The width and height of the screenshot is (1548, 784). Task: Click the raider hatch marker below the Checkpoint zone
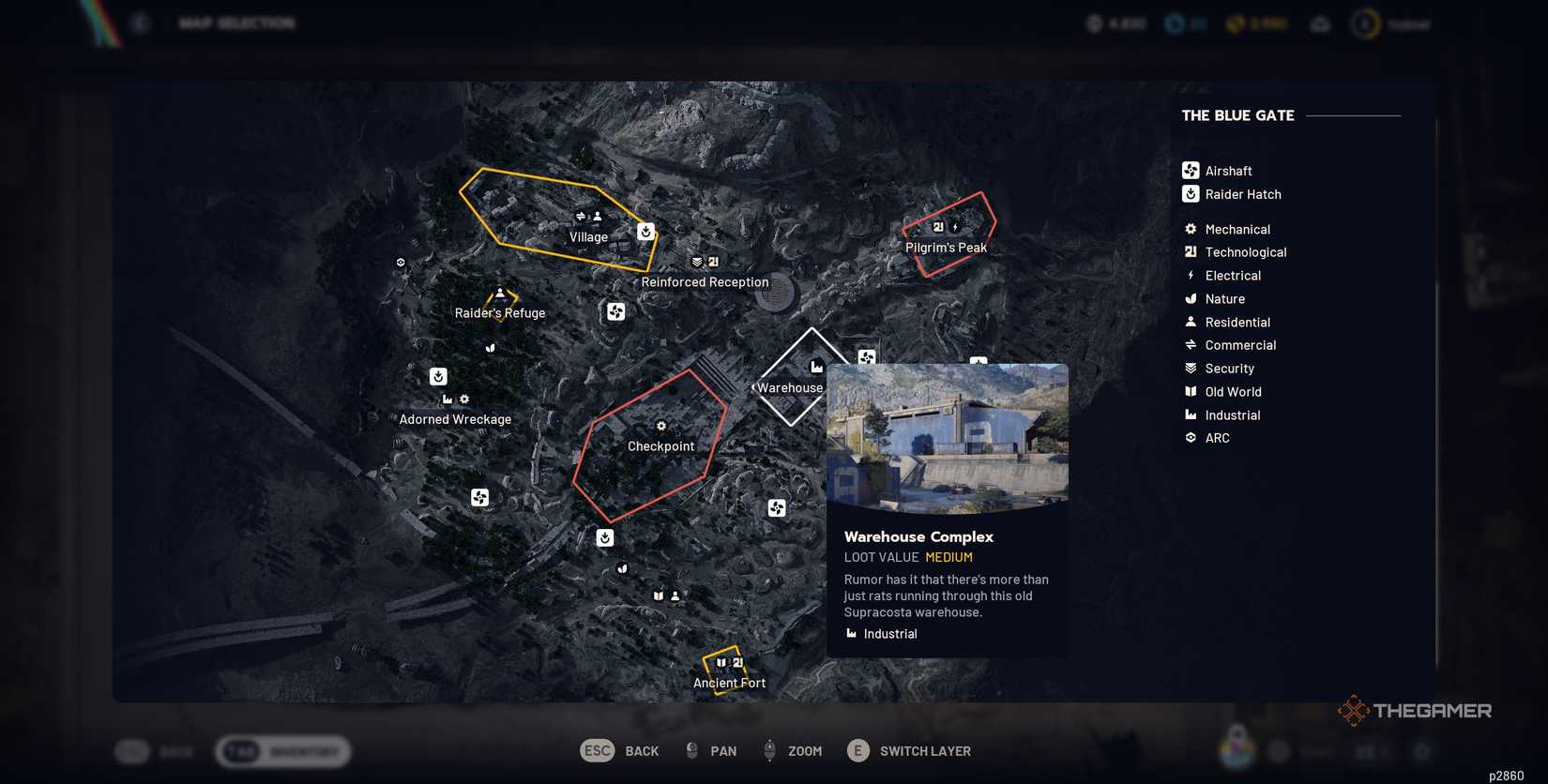pos(604,537)
